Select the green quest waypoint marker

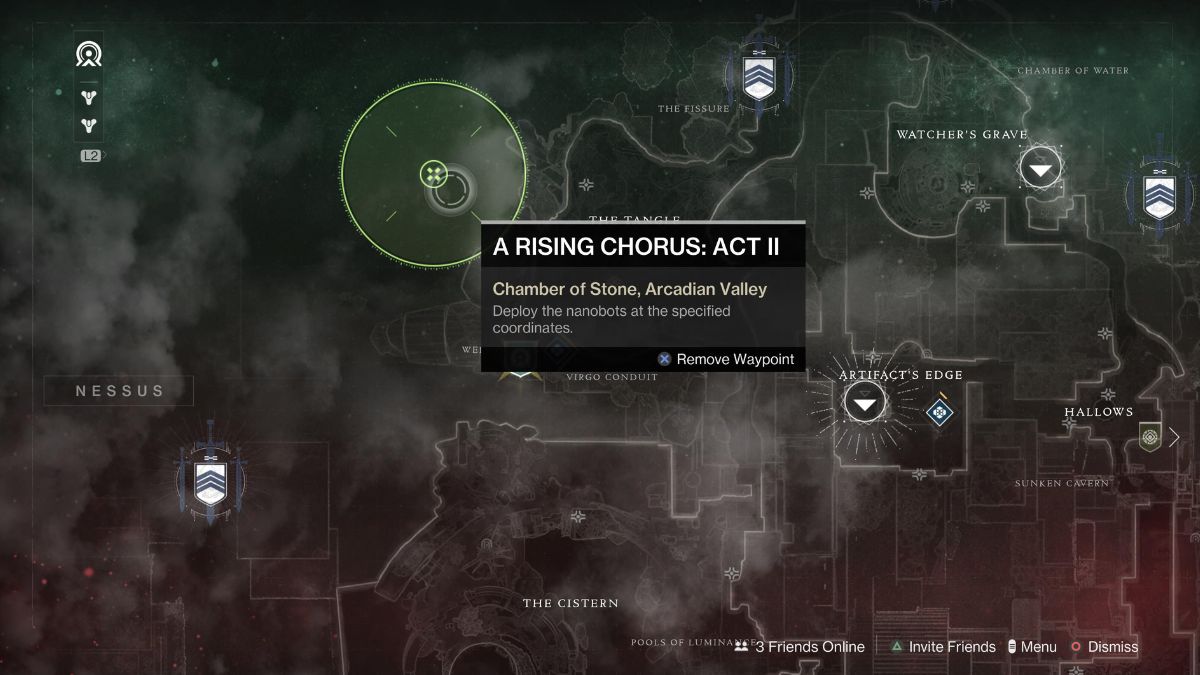coord(433,175)
